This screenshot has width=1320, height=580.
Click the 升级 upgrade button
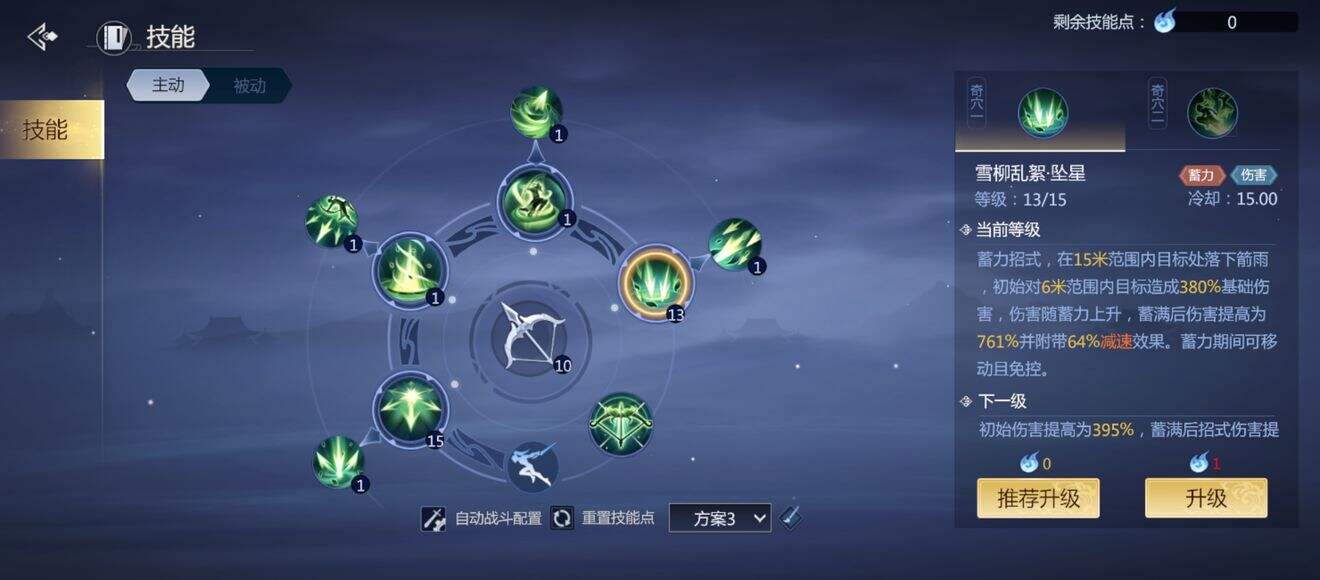(x=1205, y=498)
